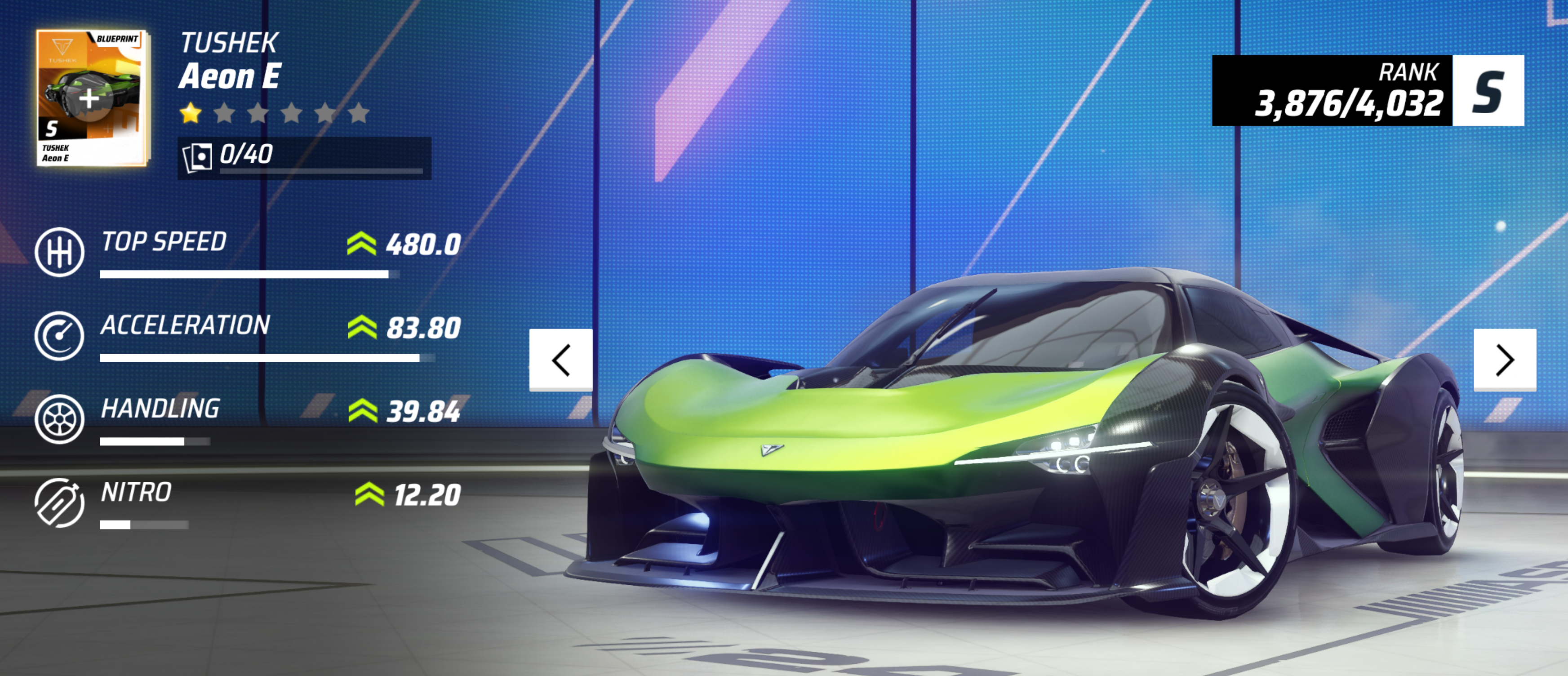The width and height of the screenshot is (1568, 676).
Task: Open the Tushek Aeon E blueprint card
Action: 91,98
